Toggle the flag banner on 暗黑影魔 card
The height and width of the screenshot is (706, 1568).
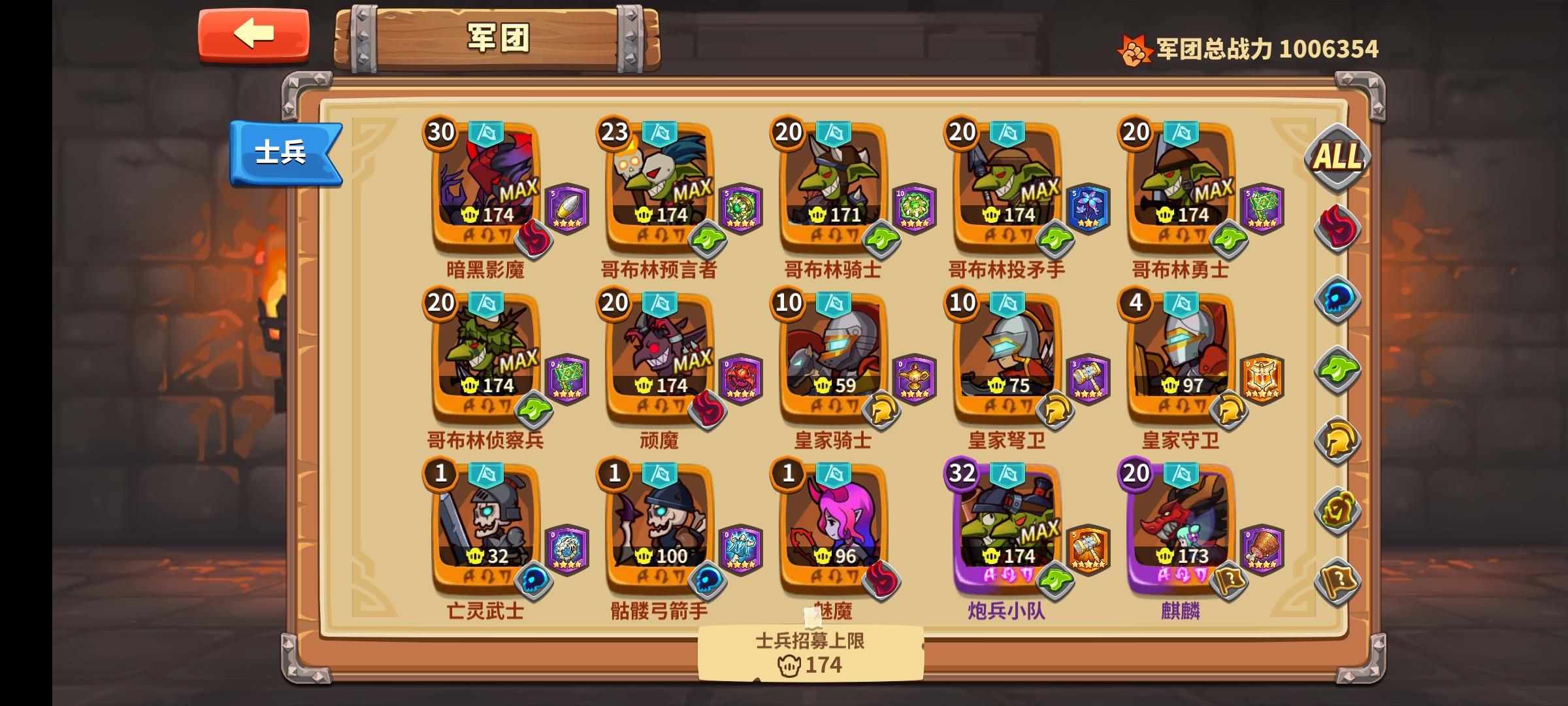pos(487,133)
